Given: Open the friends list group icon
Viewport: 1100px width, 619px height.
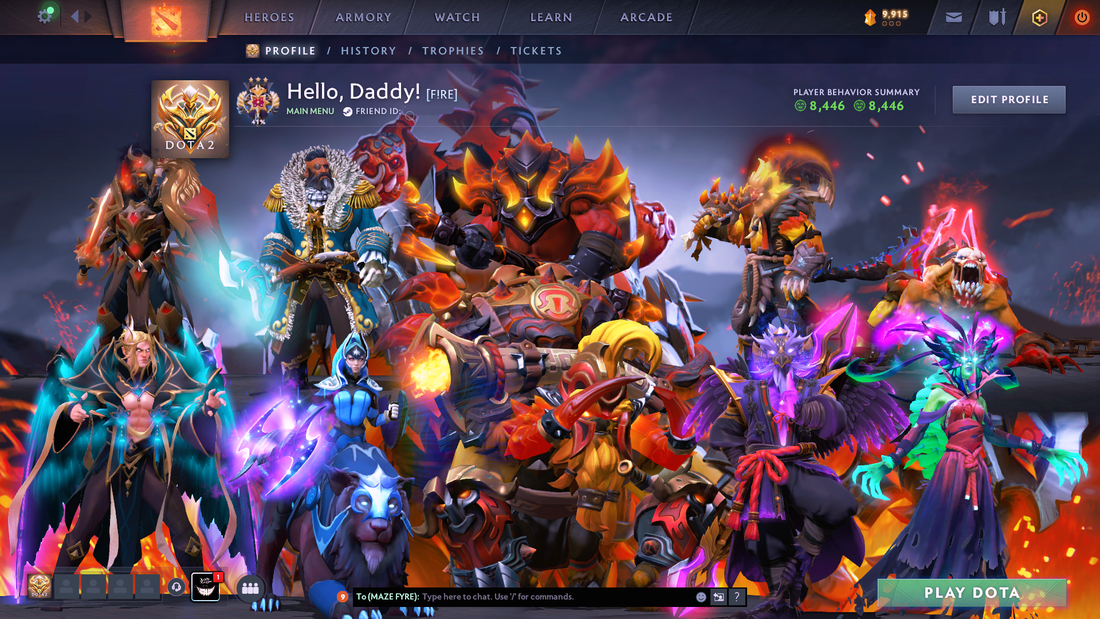Looking at the screenshot, I should click(x=250, y=588).
